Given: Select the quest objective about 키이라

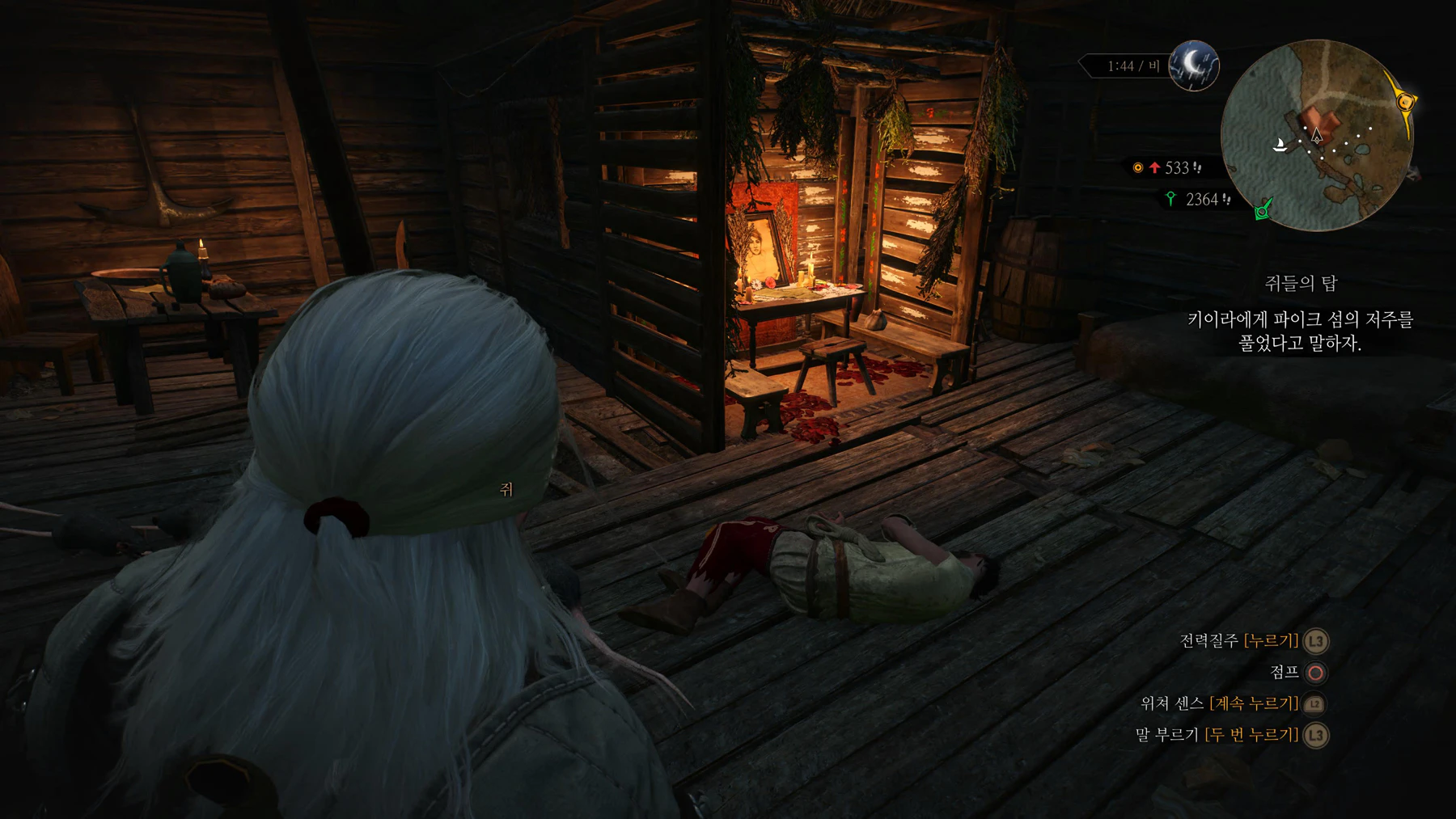Looking at the screenshot, I should [1300, 331].
